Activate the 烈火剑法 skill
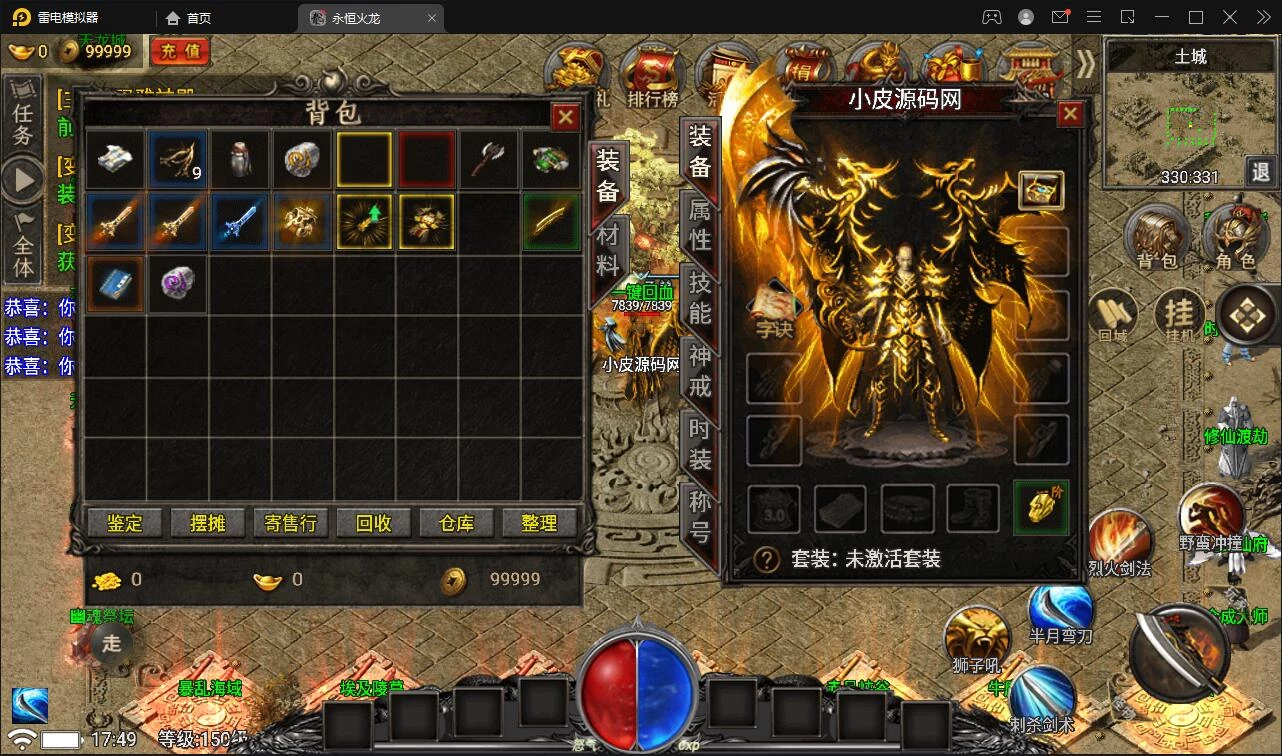 pyautogui.click(x=1118, y=541)
